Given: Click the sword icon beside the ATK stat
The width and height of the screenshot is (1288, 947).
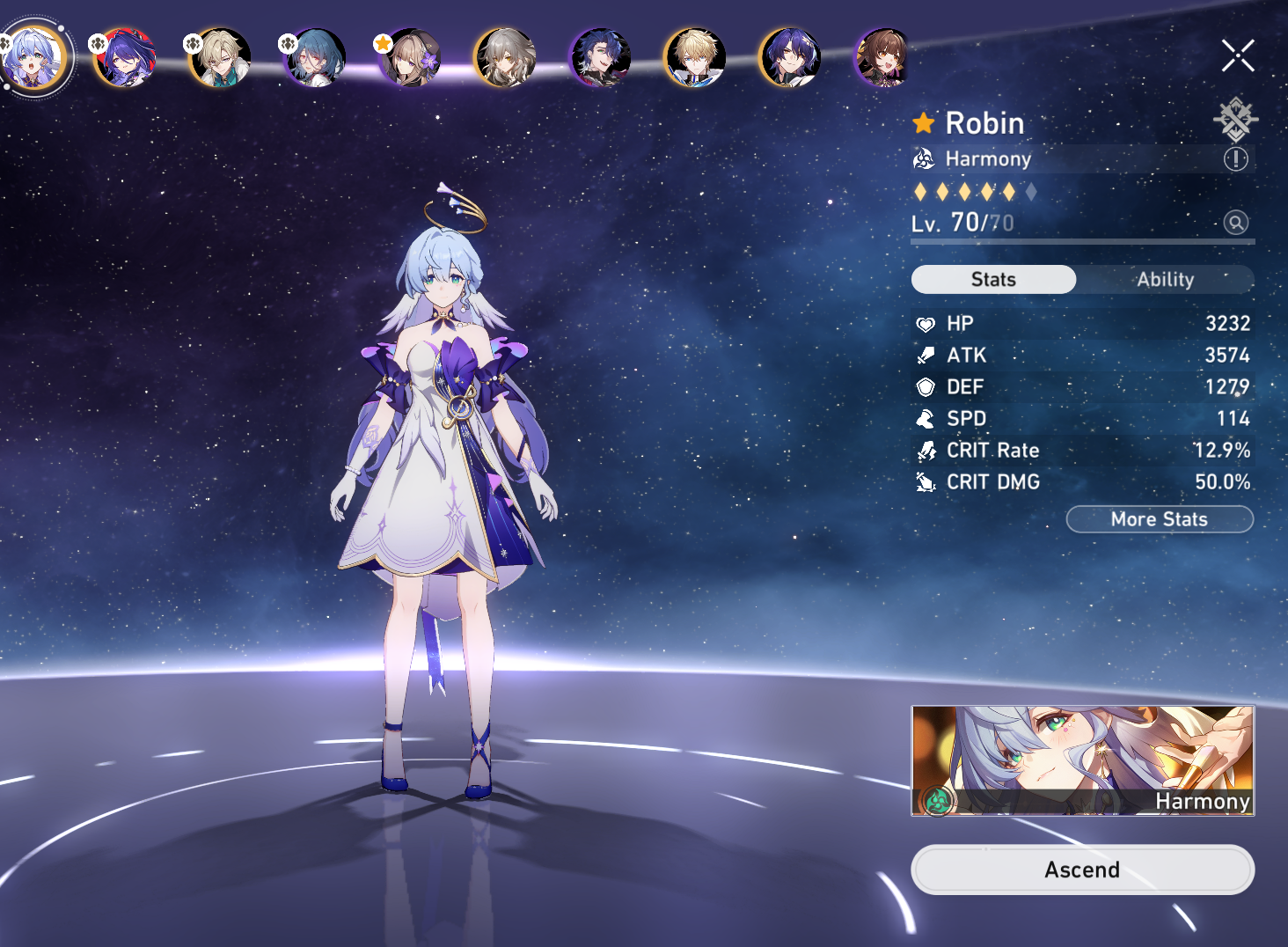Looking at the screenshot, I should point(926,355).
